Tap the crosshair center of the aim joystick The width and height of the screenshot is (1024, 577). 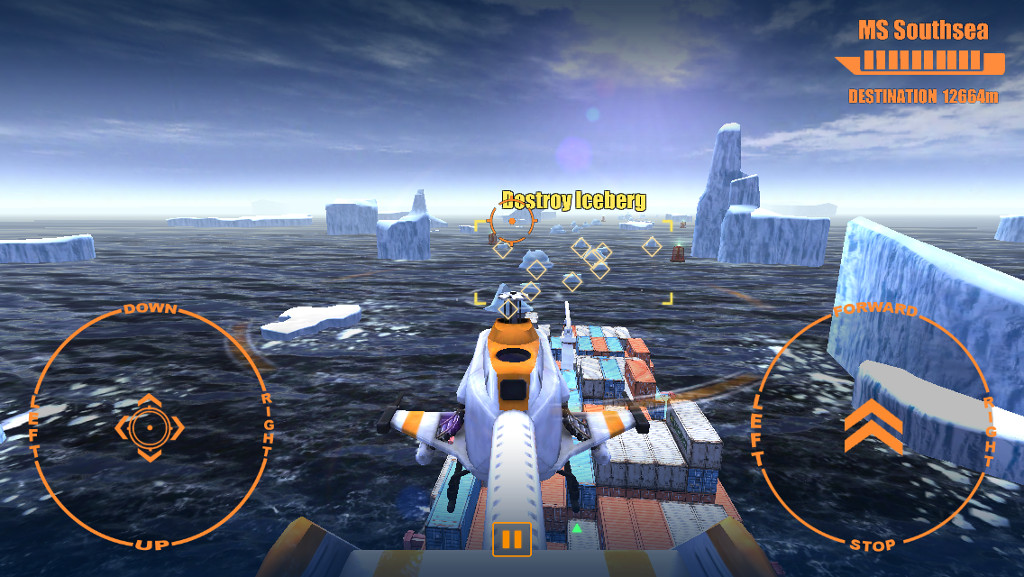click(149, 428)
